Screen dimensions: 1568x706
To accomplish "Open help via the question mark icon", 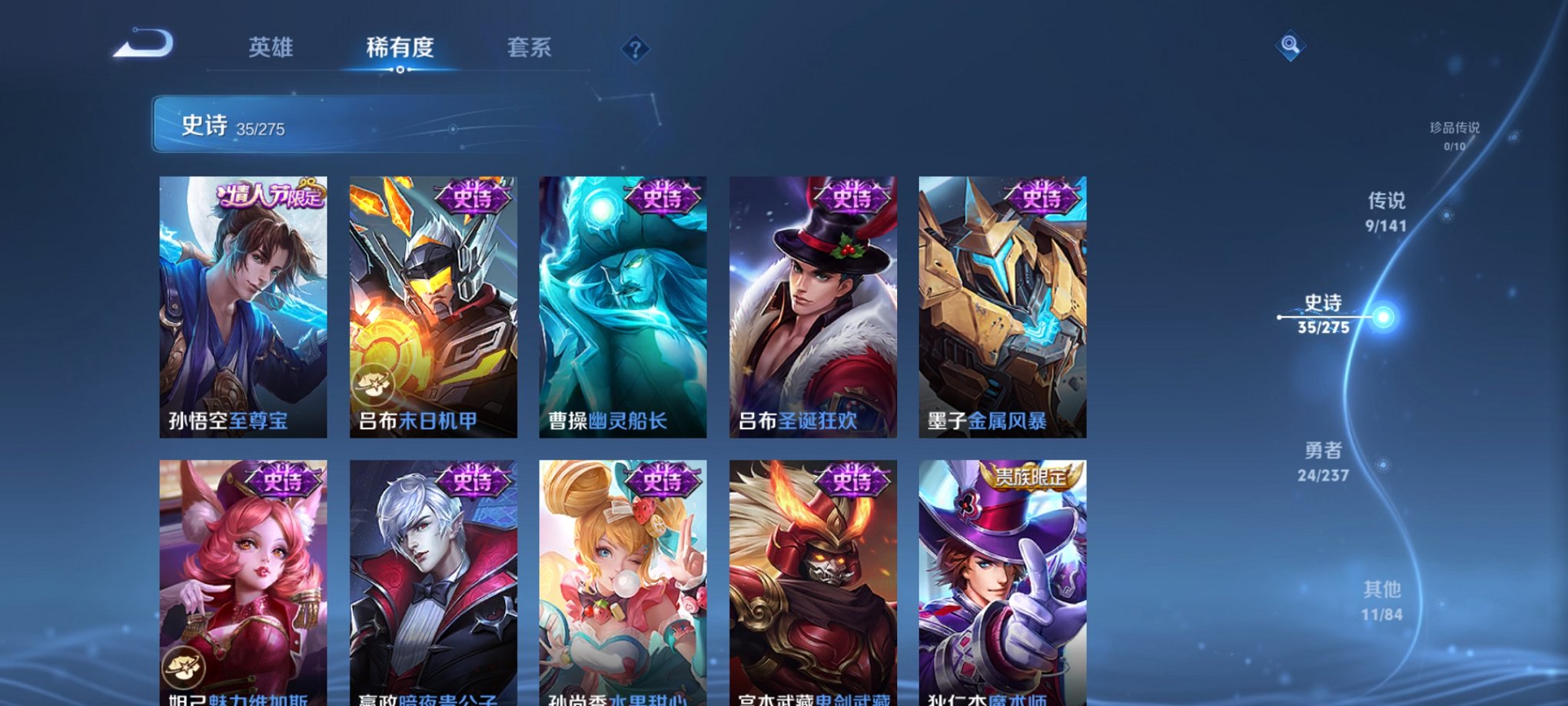I will 635,48.
